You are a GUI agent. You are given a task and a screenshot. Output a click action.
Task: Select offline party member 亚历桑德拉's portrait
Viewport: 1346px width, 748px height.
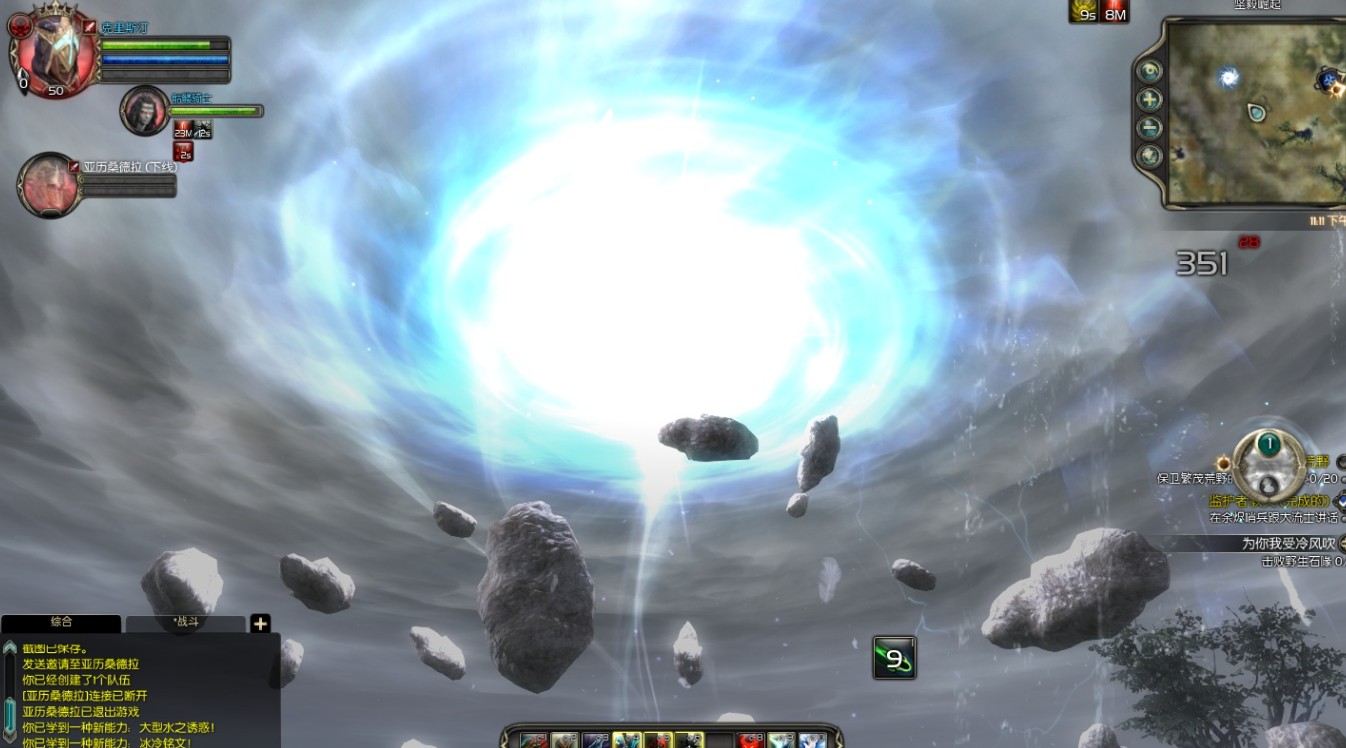pos(47,185)
